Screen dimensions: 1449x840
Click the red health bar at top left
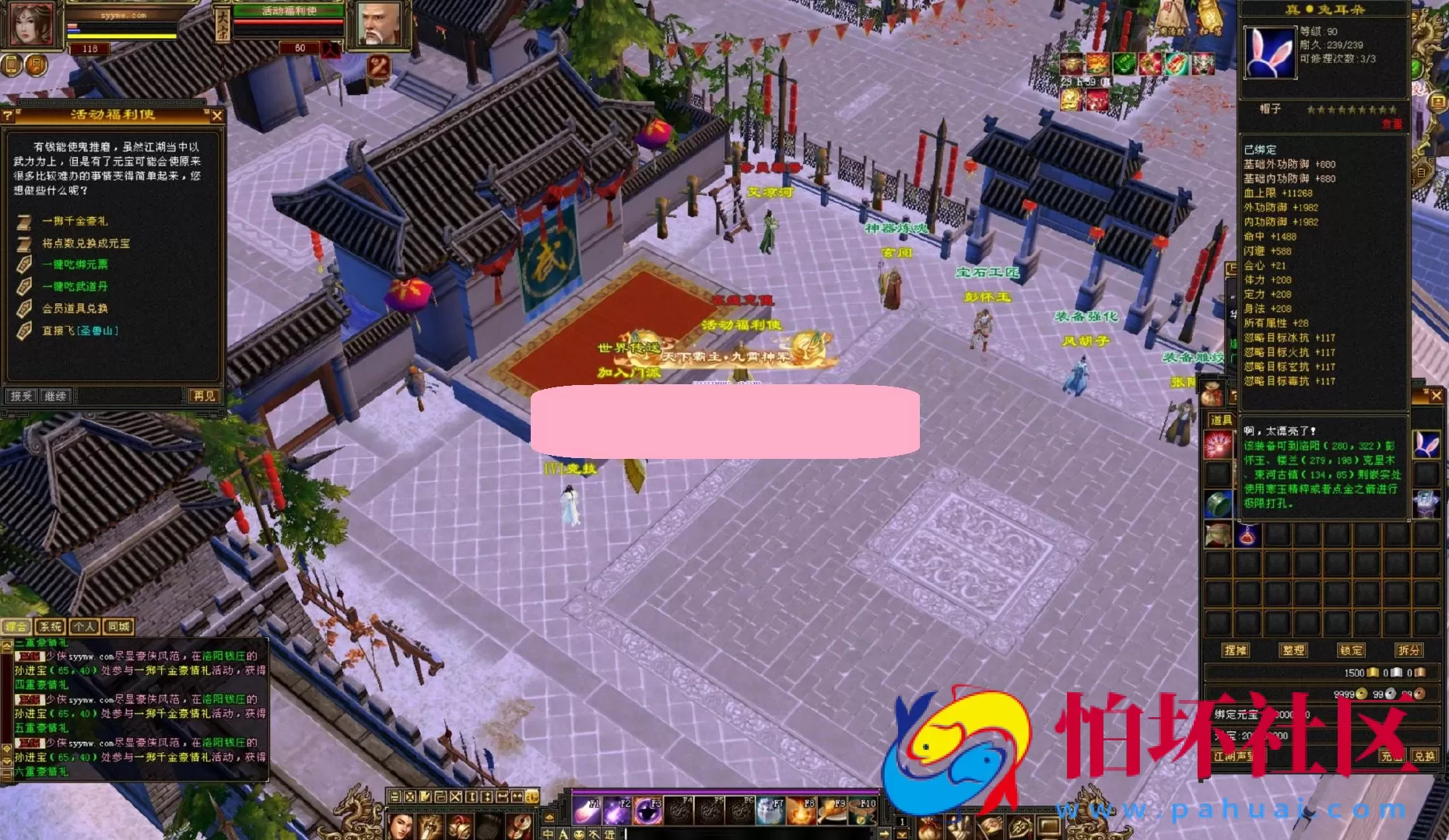[x=72, y=26]
